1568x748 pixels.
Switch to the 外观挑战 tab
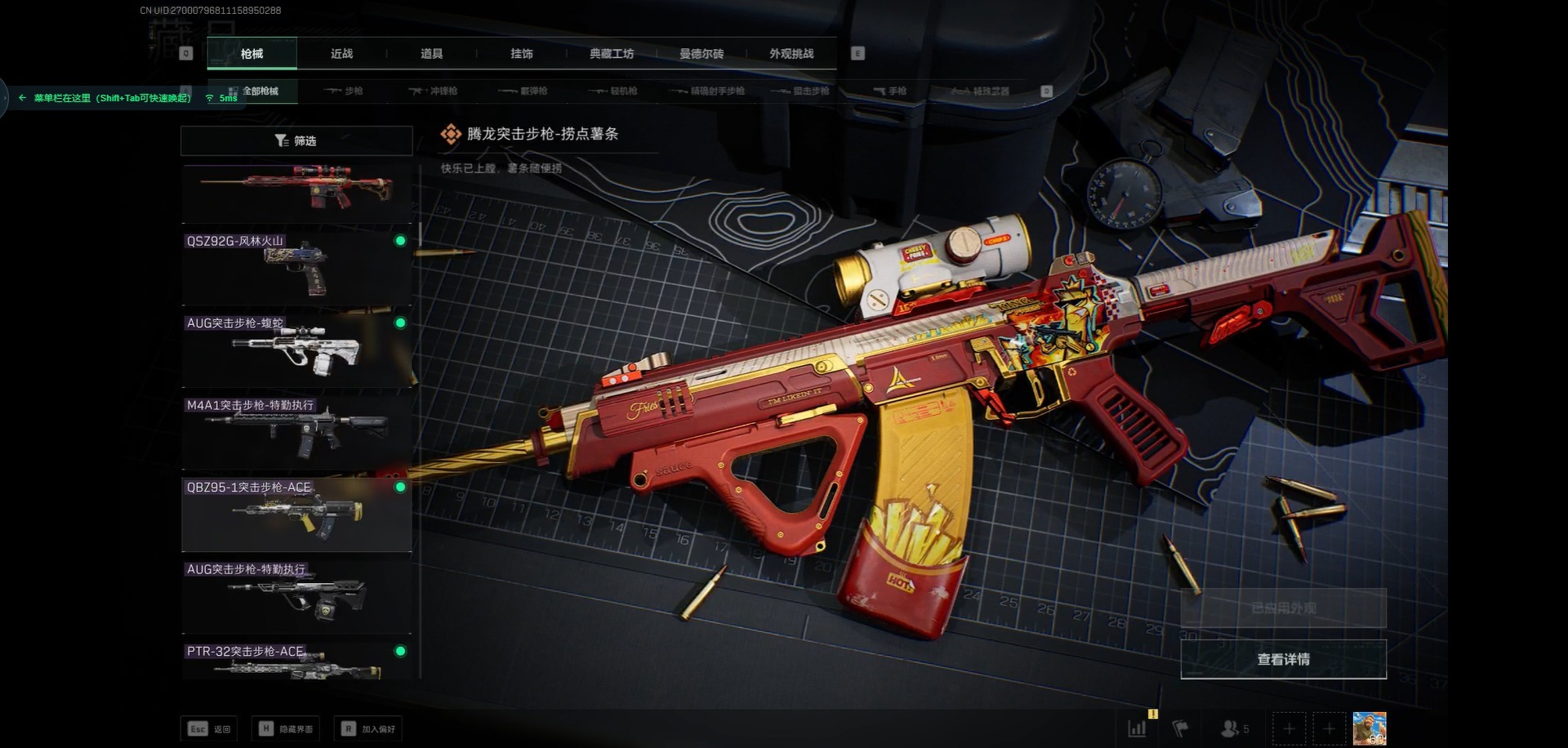pos(791,54)
